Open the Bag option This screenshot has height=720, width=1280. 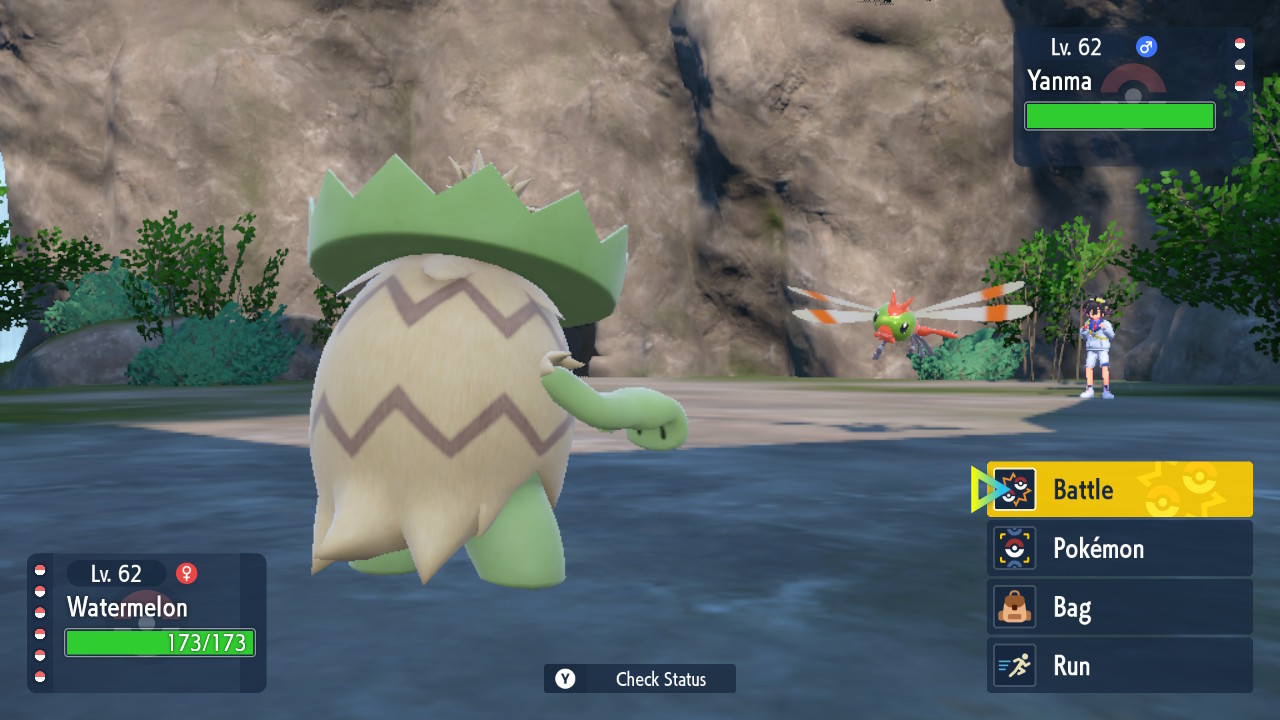click(x=1119, y=607)
